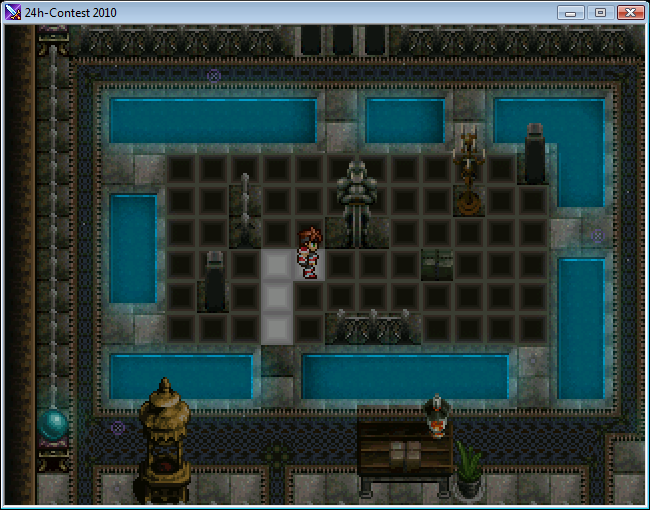The width and height of the screenshot is (650, 510).
Task: Minimize the game window
Action: pyautogui.click(x=572, y=12)
